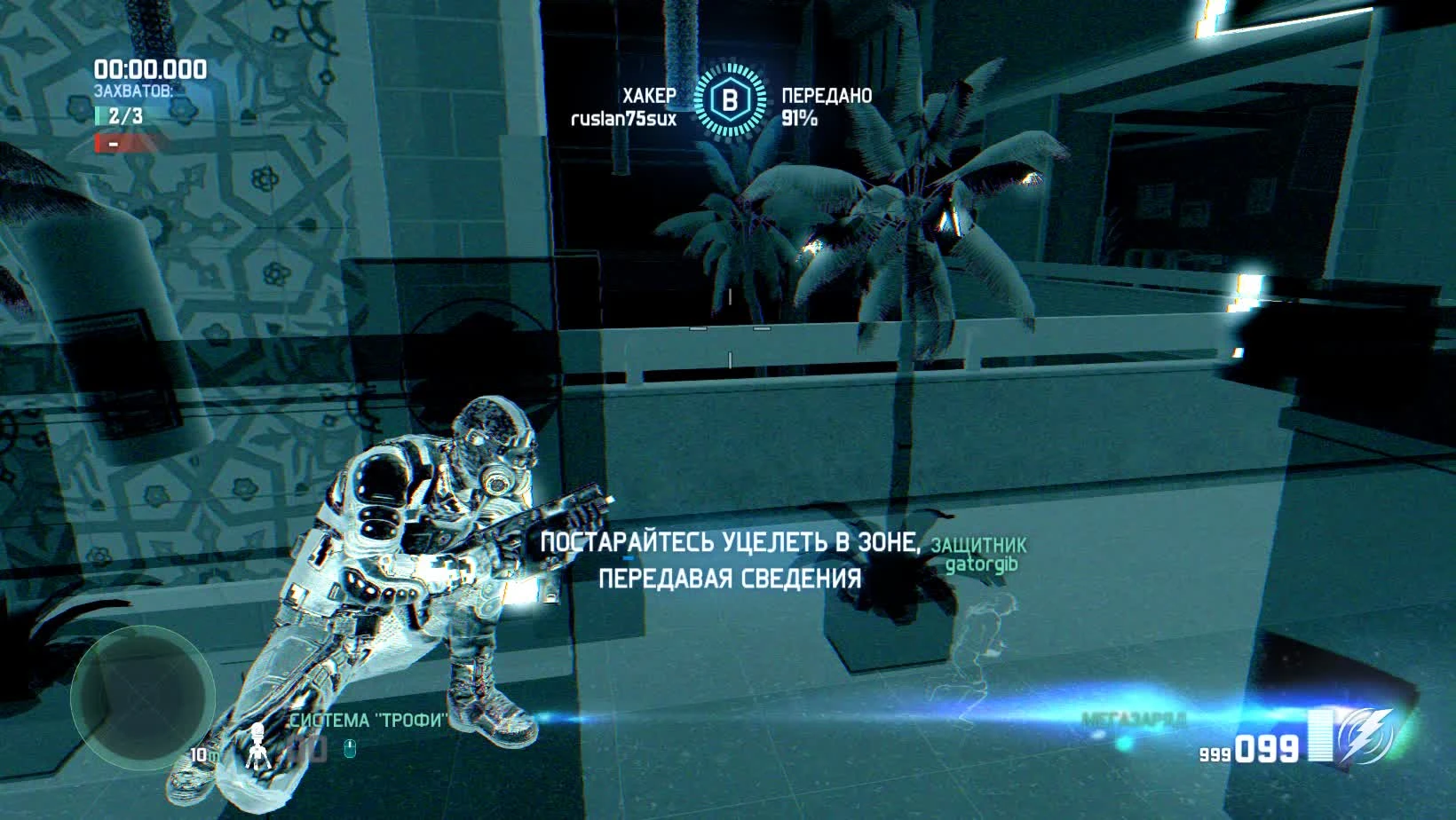This screenshot has width=1456, height=820.
Task: Expand the ЗАХВАТОВ captures counter panel
Action: 133,90
